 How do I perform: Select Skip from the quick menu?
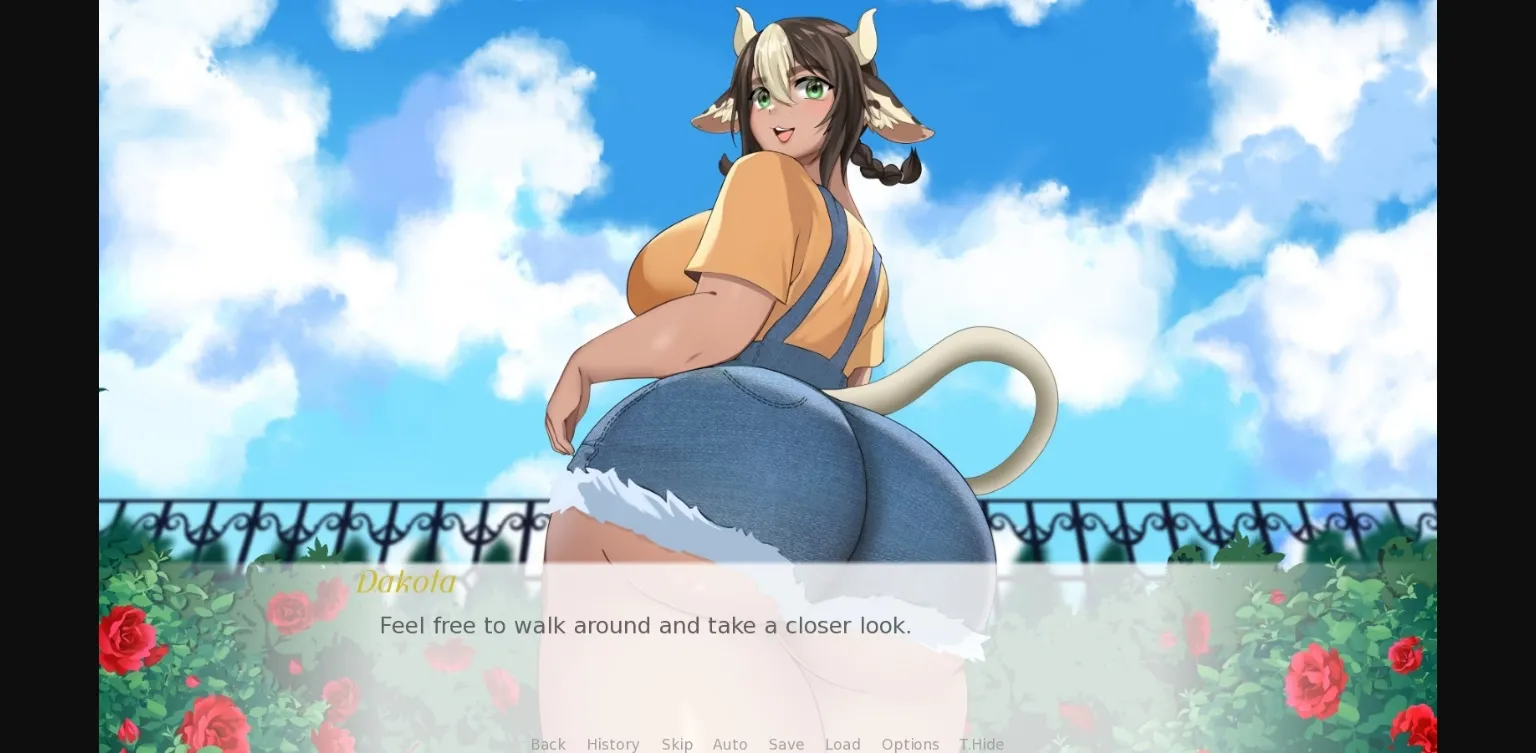coord(677,744)
